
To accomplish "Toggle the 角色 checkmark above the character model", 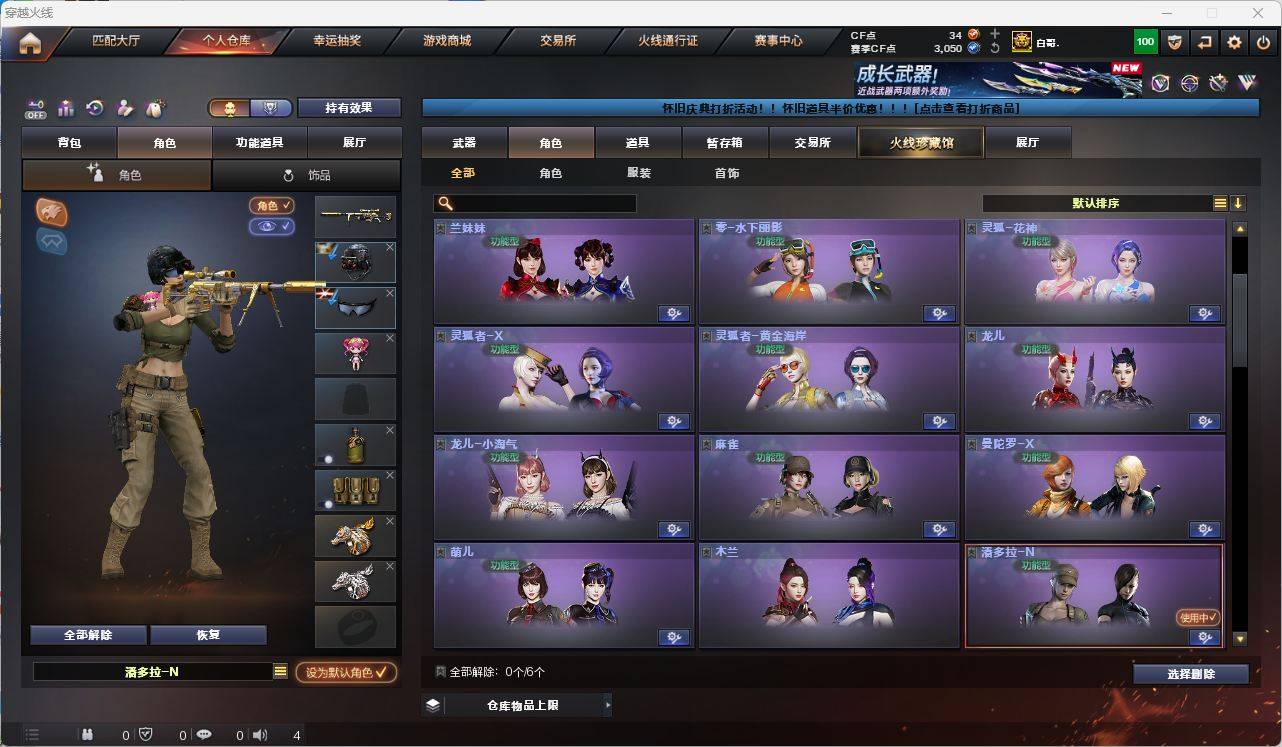I will 273,206.
